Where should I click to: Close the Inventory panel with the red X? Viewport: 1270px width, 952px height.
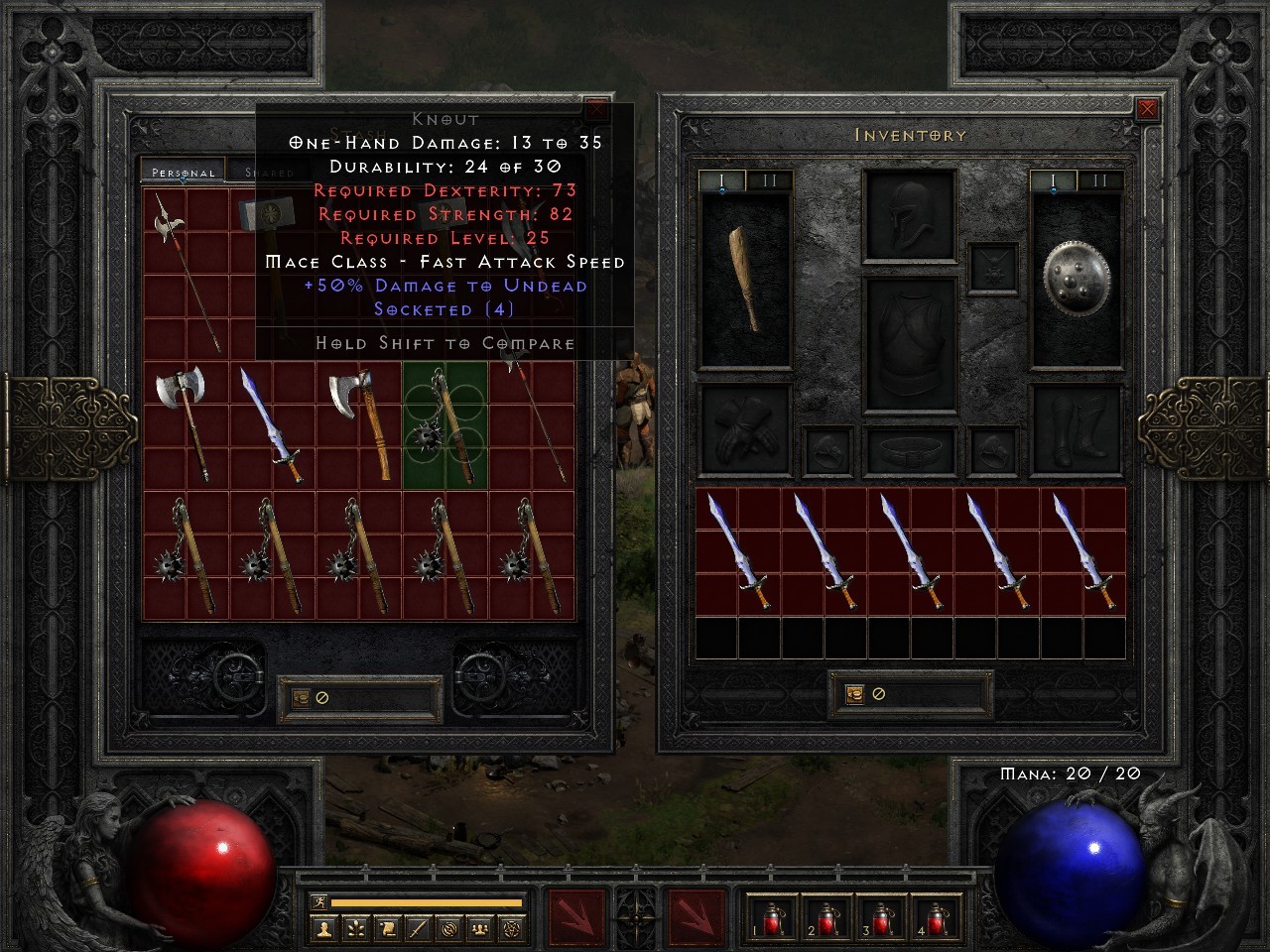click(1148, 109)
